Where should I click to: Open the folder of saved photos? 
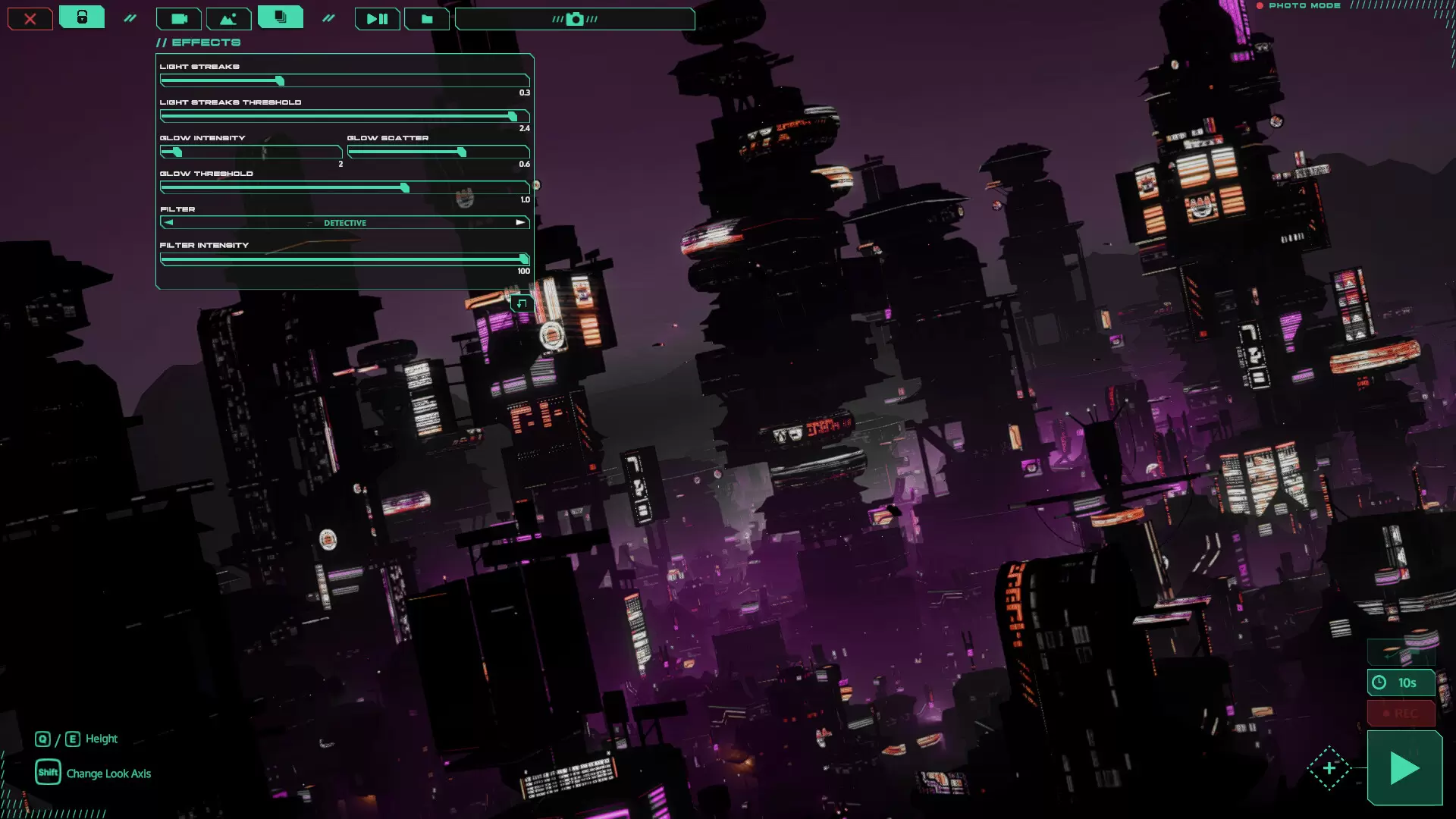click(427, 19)
